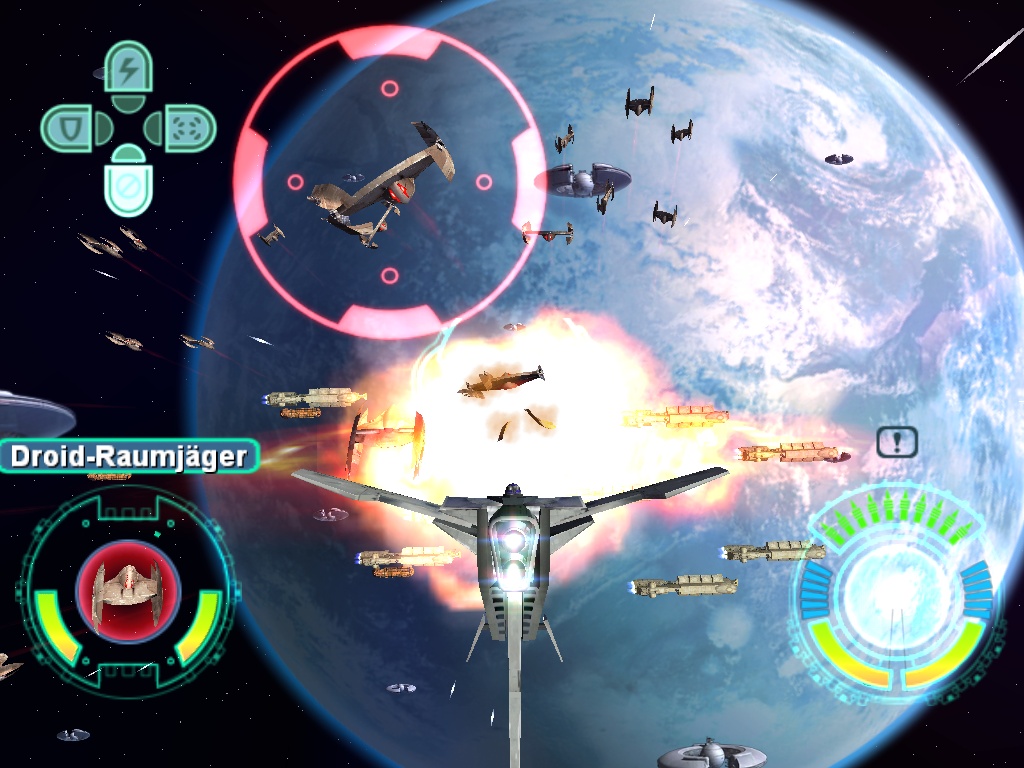
Task: Click the Droid-Raumjäger target label
Action: (x=128, y=457)
